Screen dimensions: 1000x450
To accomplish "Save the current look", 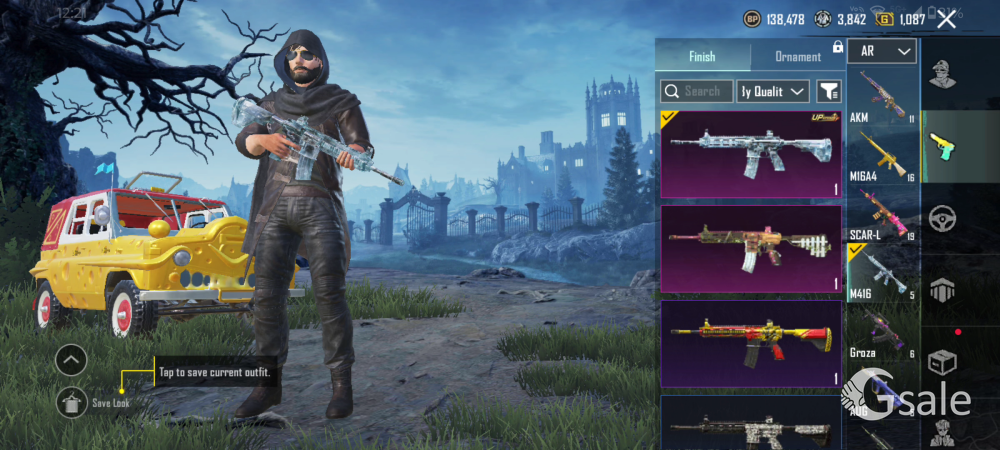I will tap(73, 402).
